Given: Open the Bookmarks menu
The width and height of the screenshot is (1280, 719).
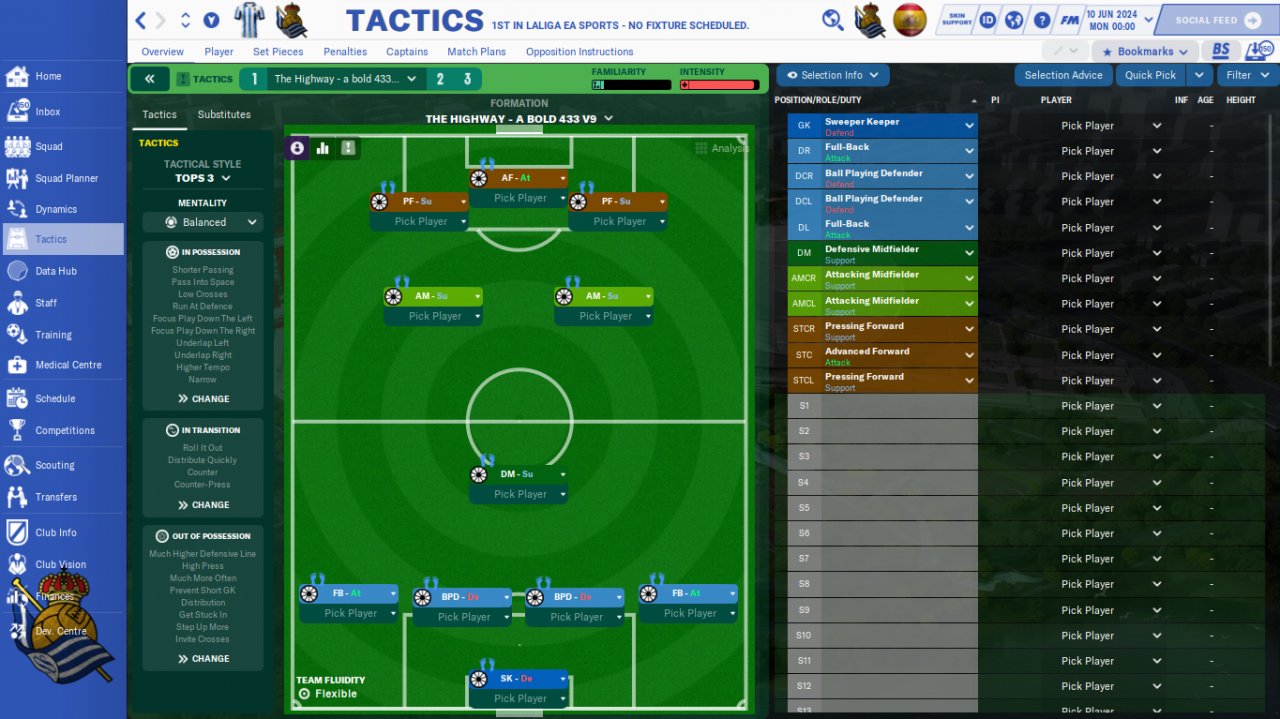Looking at the screenshot, I should tap(1144, 52).
